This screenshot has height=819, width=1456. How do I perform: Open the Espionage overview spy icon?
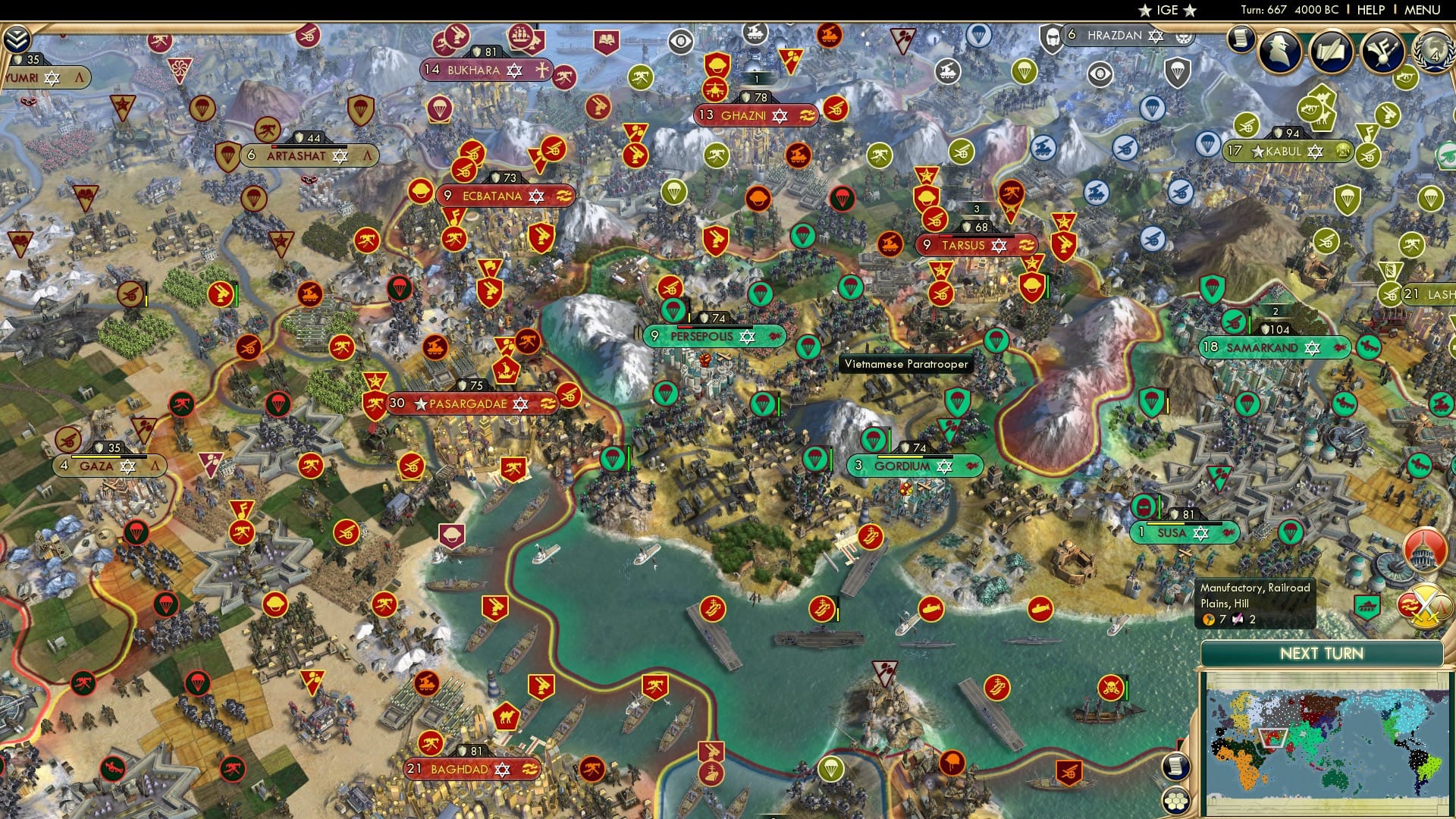click(x=1278, y=49)
